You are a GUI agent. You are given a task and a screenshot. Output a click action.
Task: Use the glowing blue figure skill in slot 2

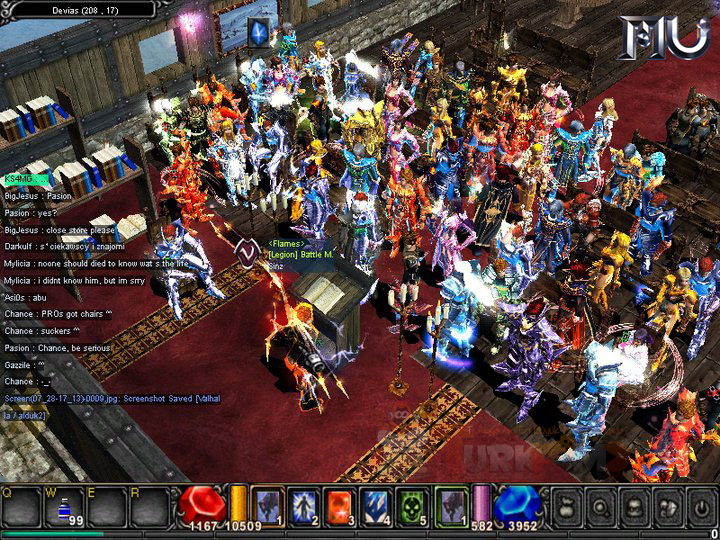coord(303,506)
